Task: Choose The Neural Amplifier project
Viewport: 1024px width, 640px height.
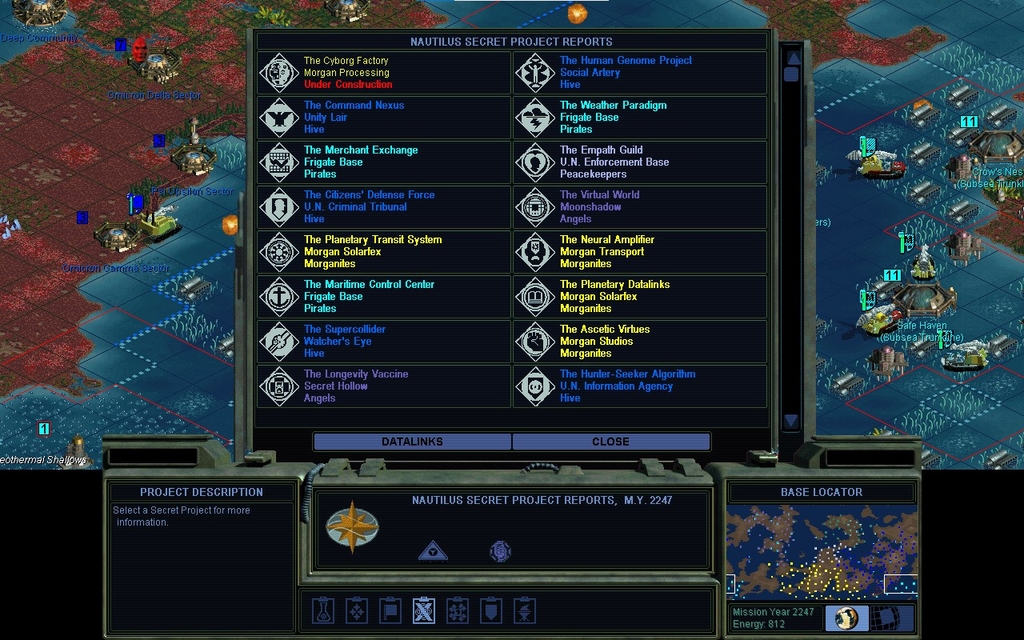Action: tap(640, 252)
